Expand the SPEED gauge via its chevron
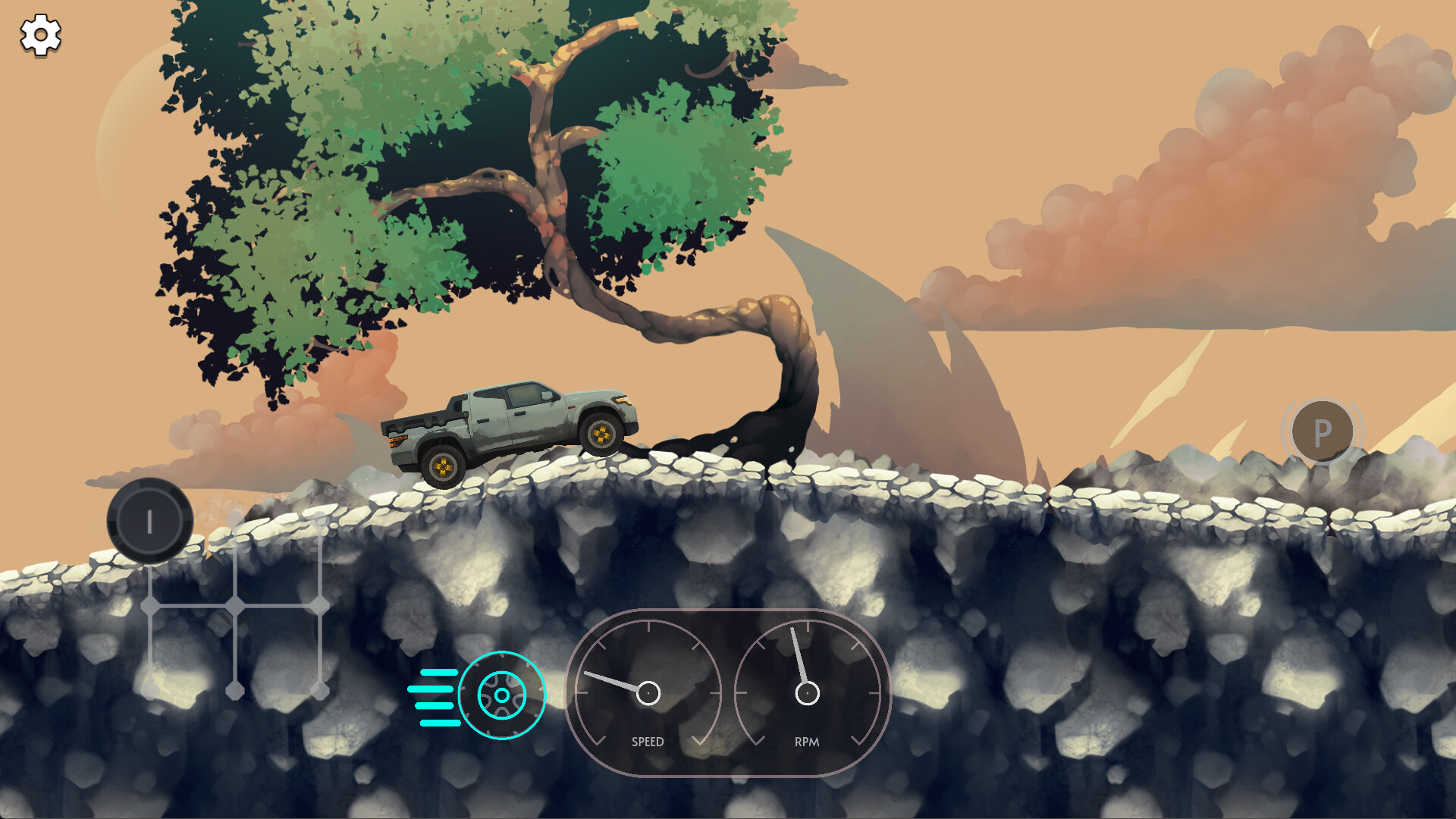The height and width of the screenshot is (819, 1456). [x=699, y=741]
